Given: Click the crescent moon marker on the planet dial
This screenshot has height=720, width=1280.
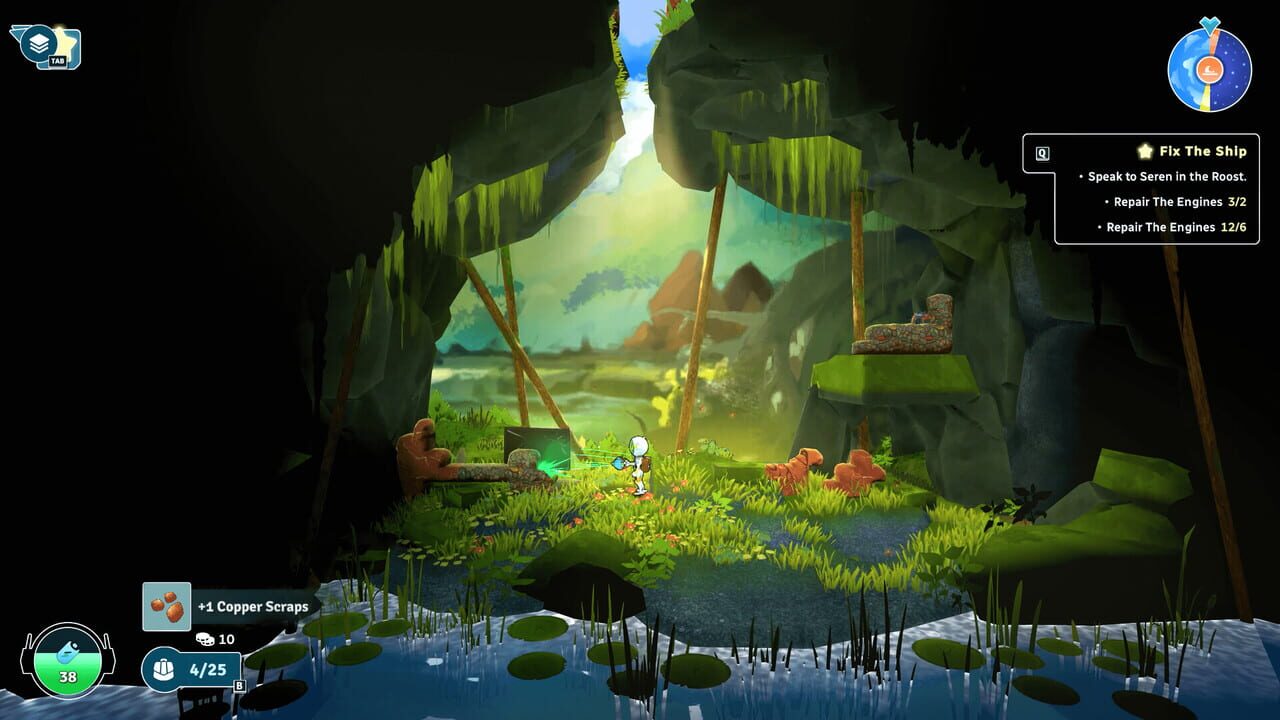Looking at the screenshot, I should pos(1209,69).
